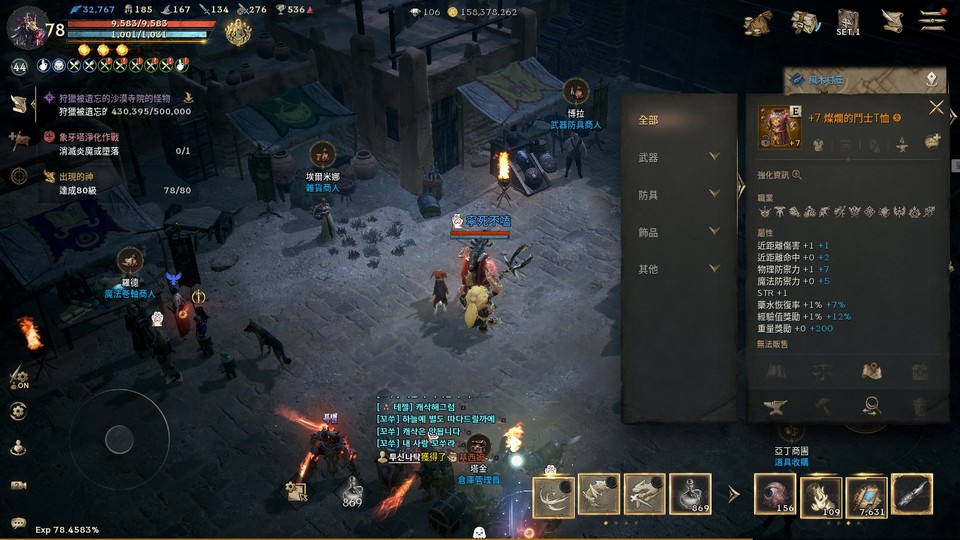Viewport: 960px width, 540px height.
Task: Use the potion slot showing 869
Action: pyautogui.click(x=691, y=495)
